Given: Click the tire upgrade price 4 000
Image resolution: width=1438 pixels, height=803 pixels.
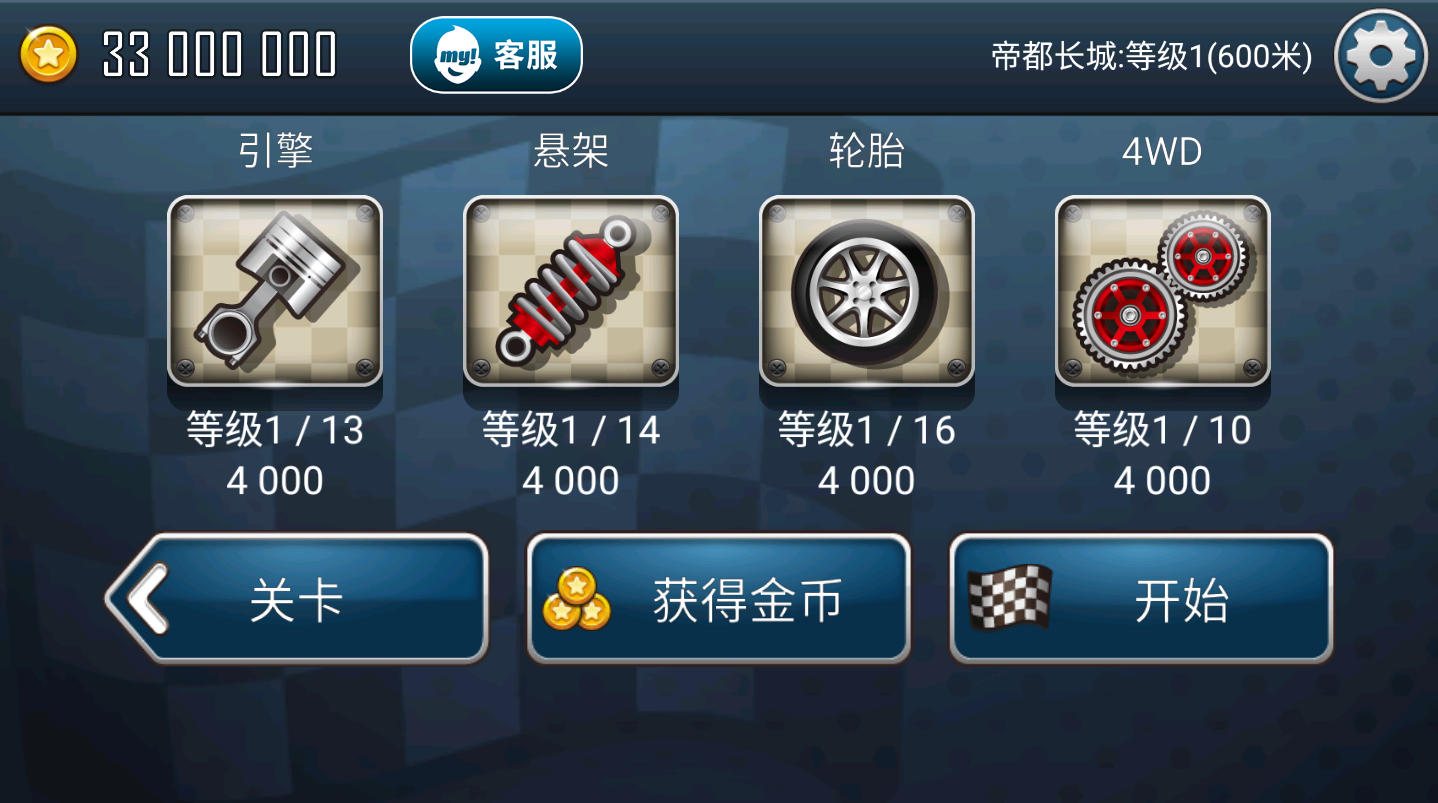Looking at the screenshot, I should coord(866,481).
